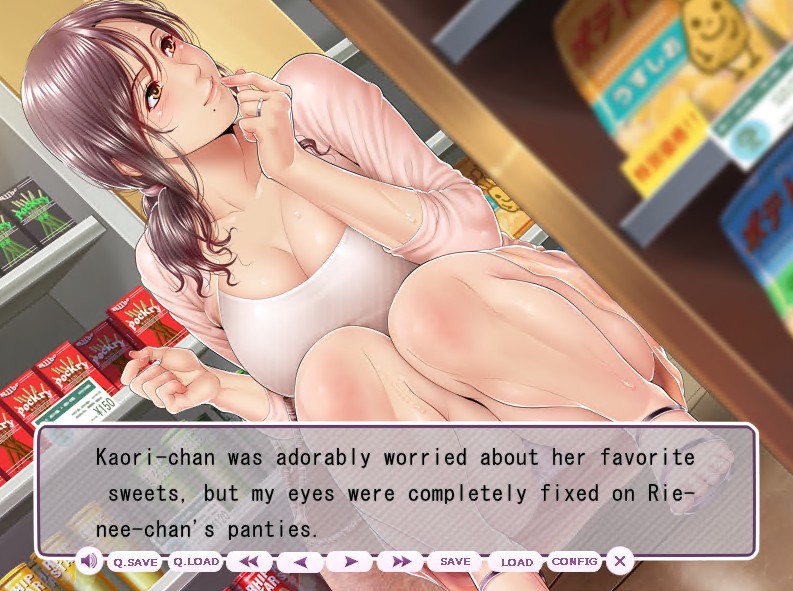Viewport: 793px width, 591px height.
Task: Quick save with the Q.SAVE button
Action: pyautogui.click(x=135, y=562)
